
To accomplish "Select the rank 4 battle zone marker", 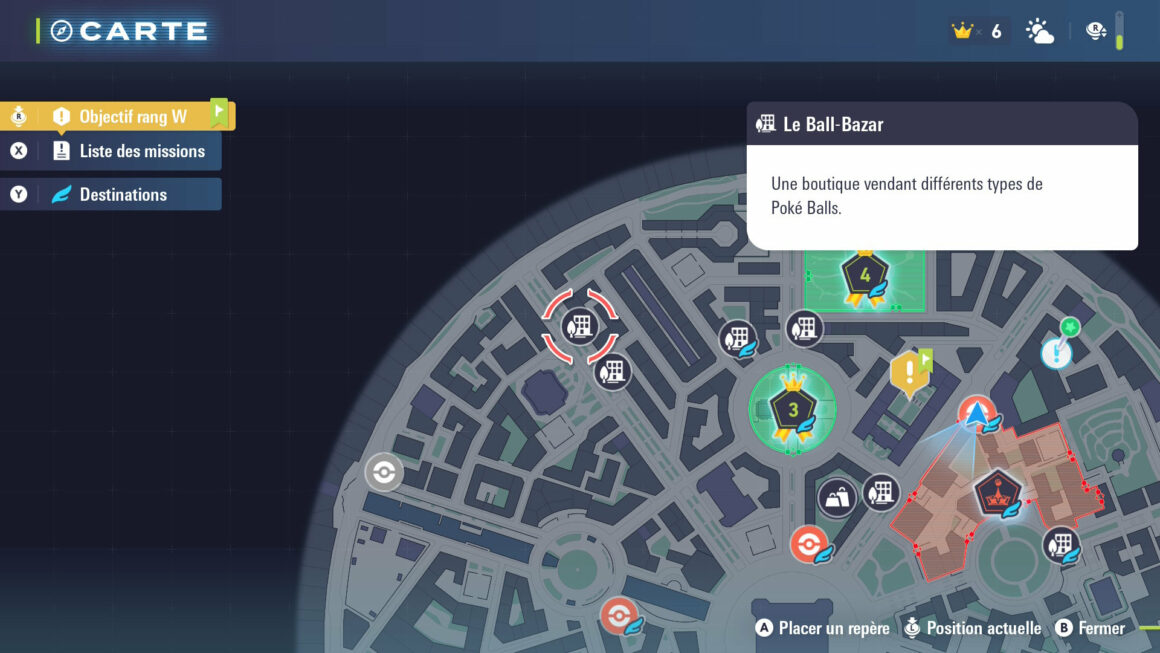I will pos(865,277).
